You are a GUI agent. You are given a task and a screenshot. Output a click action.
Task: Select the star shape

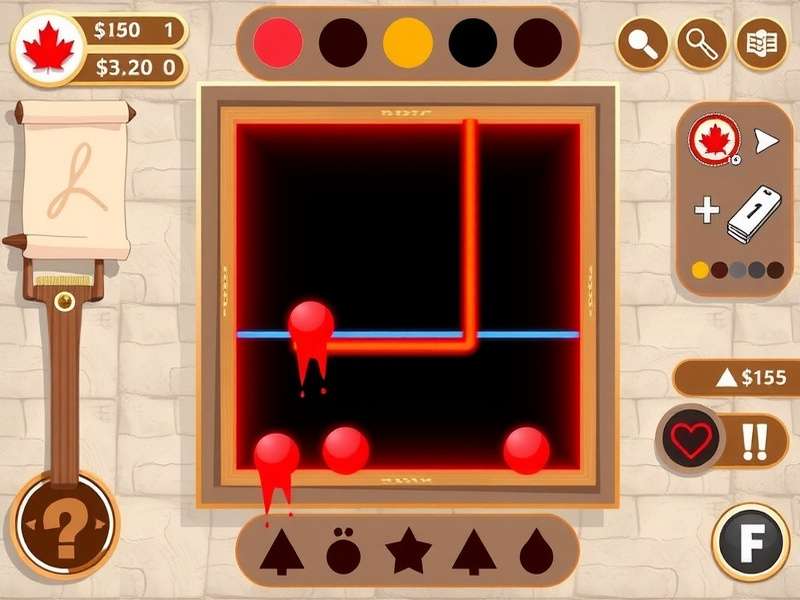[408, 551]
